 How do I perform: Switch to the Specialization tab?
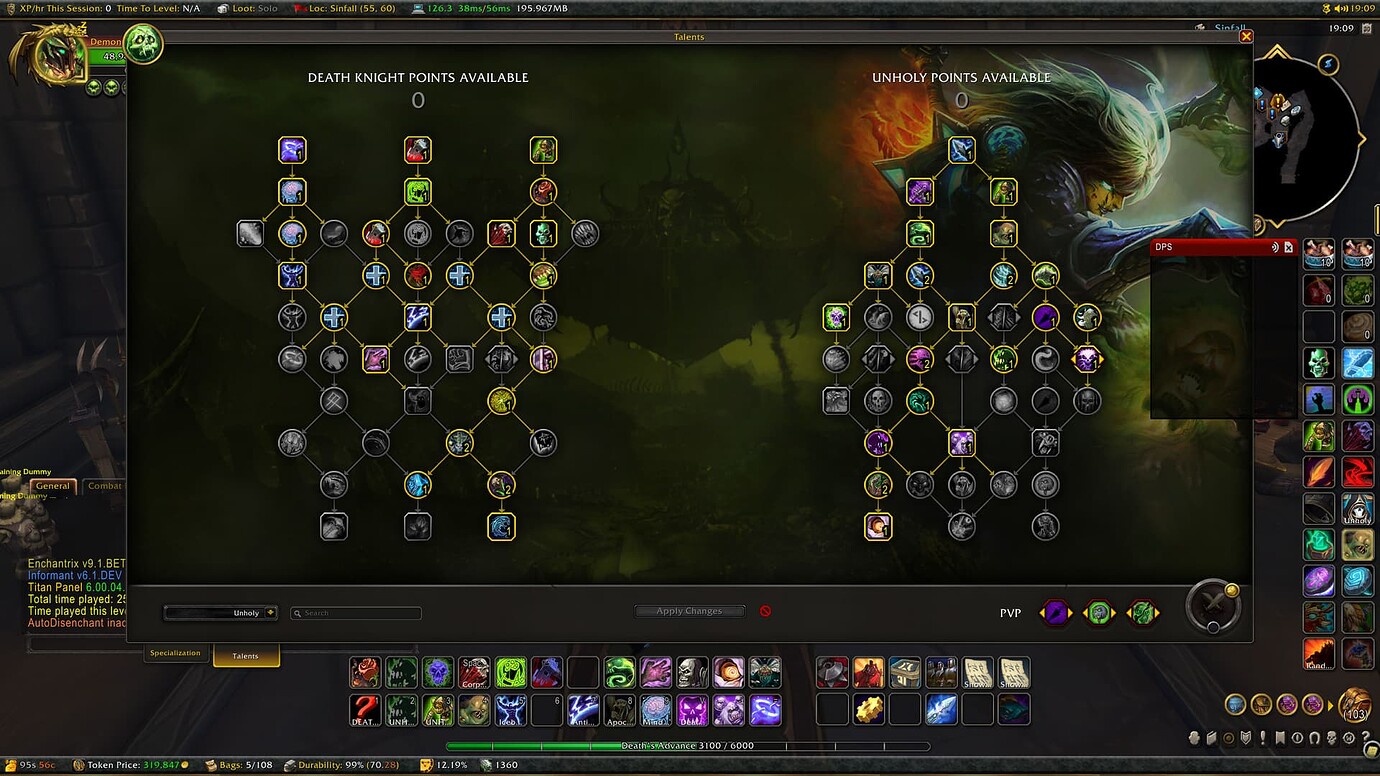[175, 653]
